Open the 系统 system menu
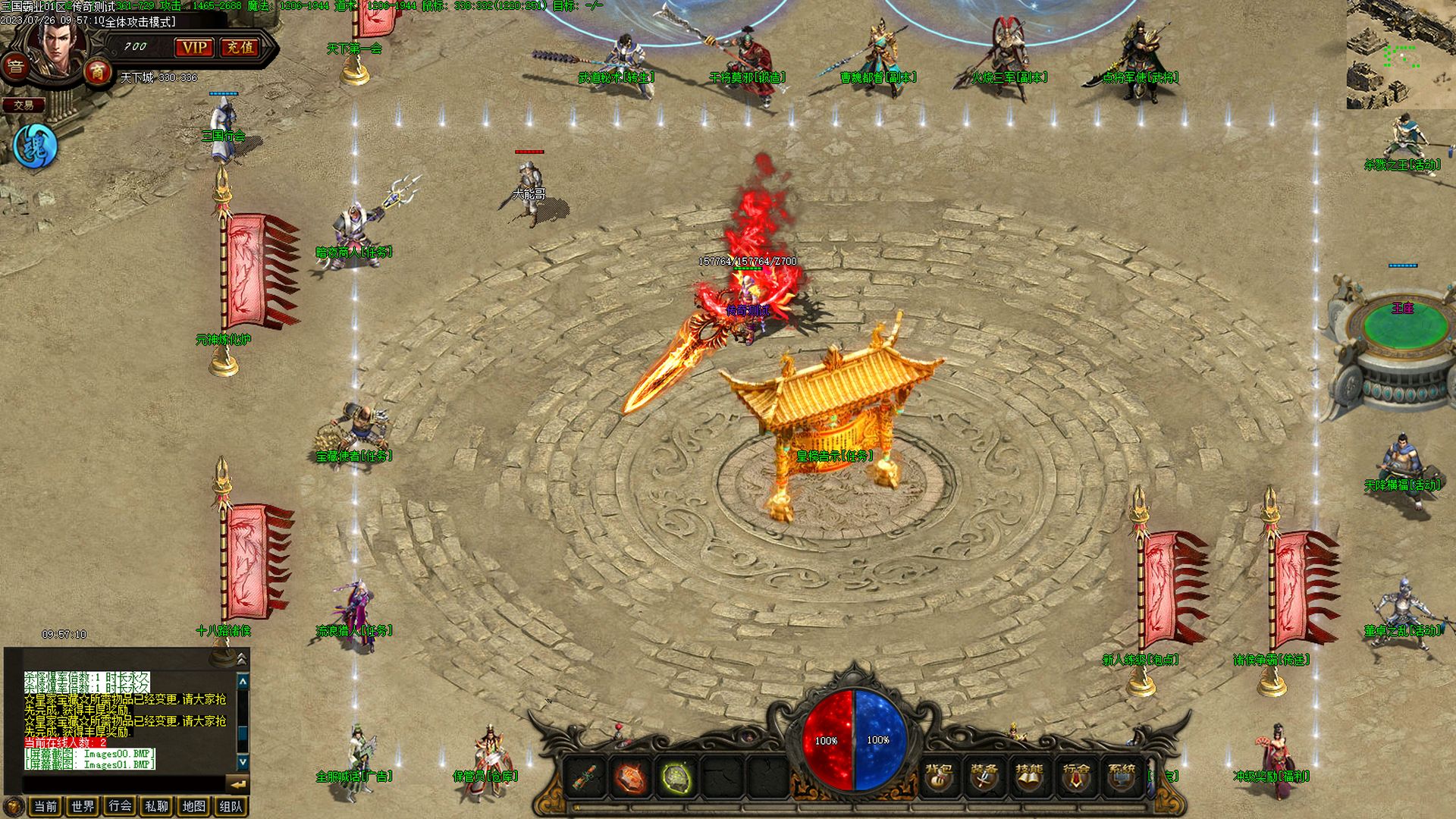Image resolution: width=1456 pixels, height=819 pixels. 1122,777
